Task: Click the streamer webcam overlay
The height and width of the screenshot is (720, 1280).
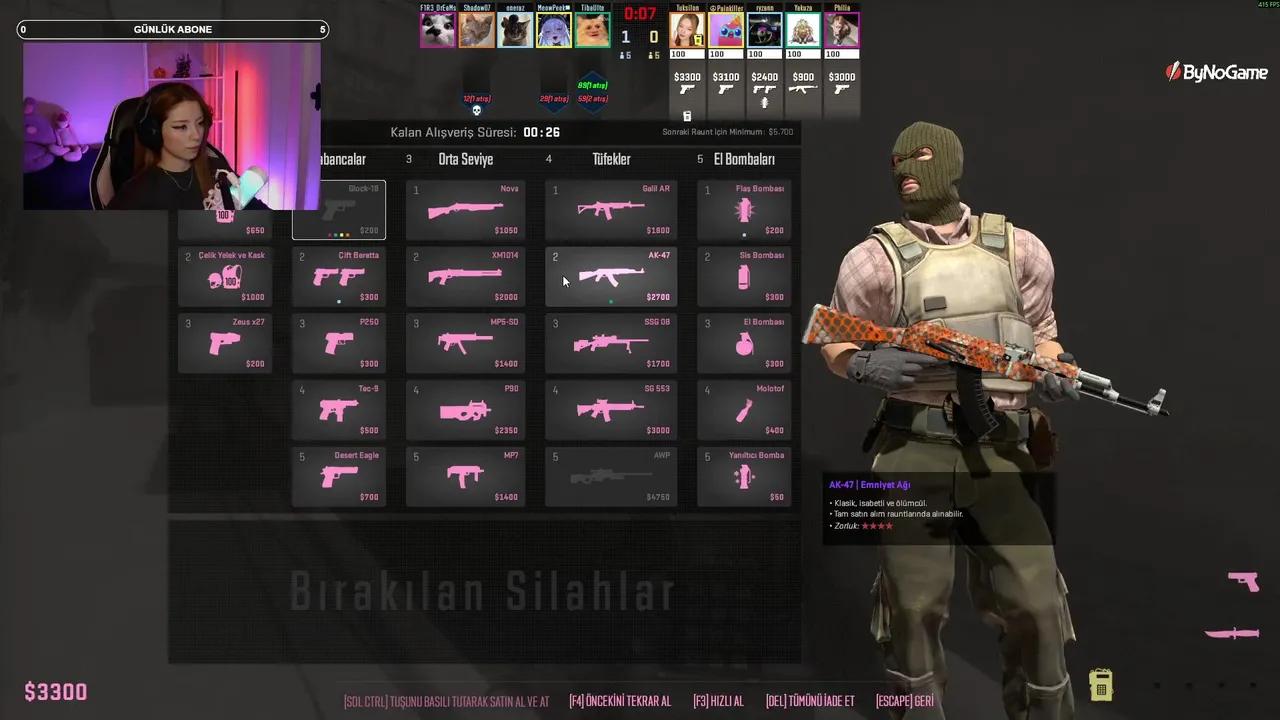Action: pyautogui.click(x=172, y=125)
